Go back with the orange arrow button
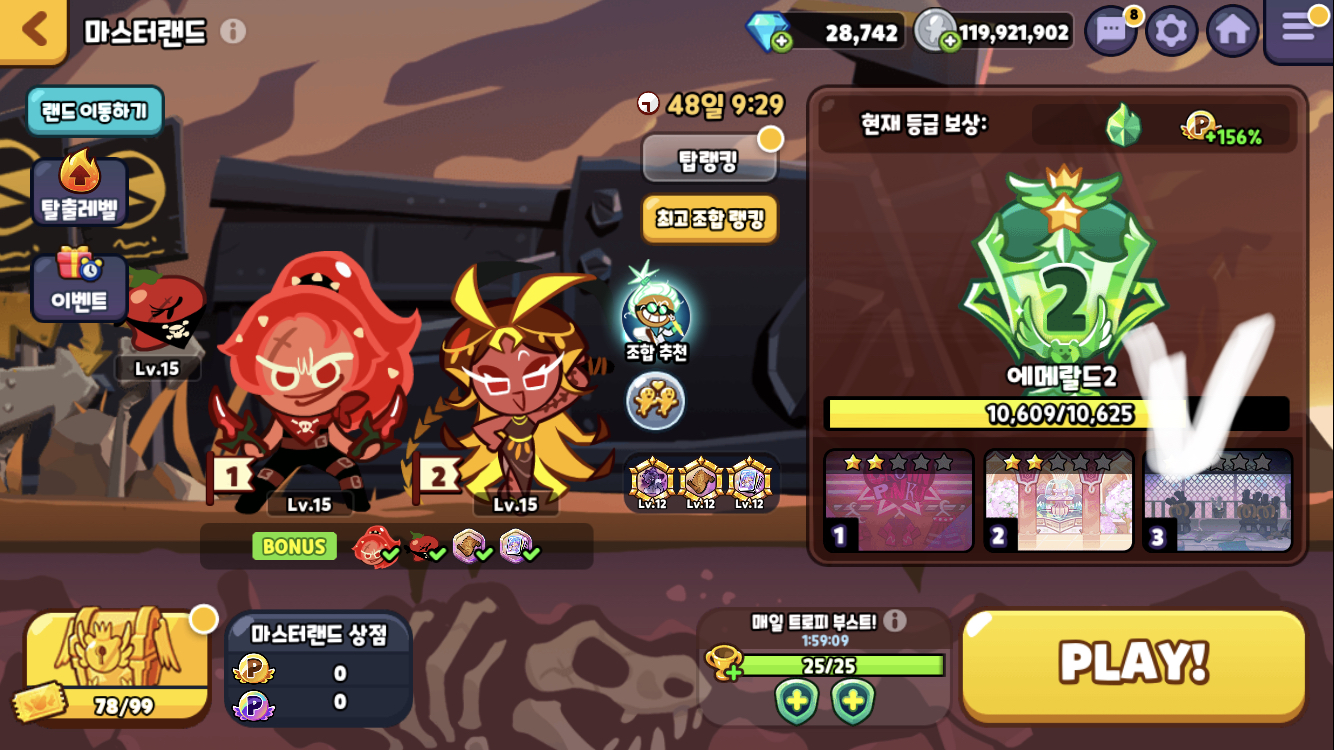This screenshot has height=750, width=1334. pyautogui.click(x=35, y=30)
